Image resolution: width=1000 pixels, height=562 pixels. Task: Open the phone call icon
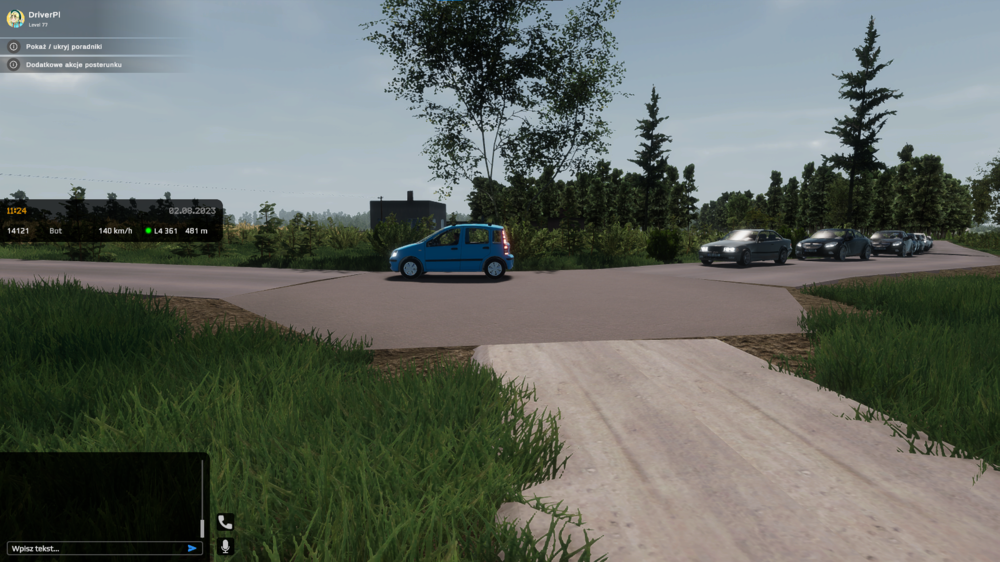[225, 522]
